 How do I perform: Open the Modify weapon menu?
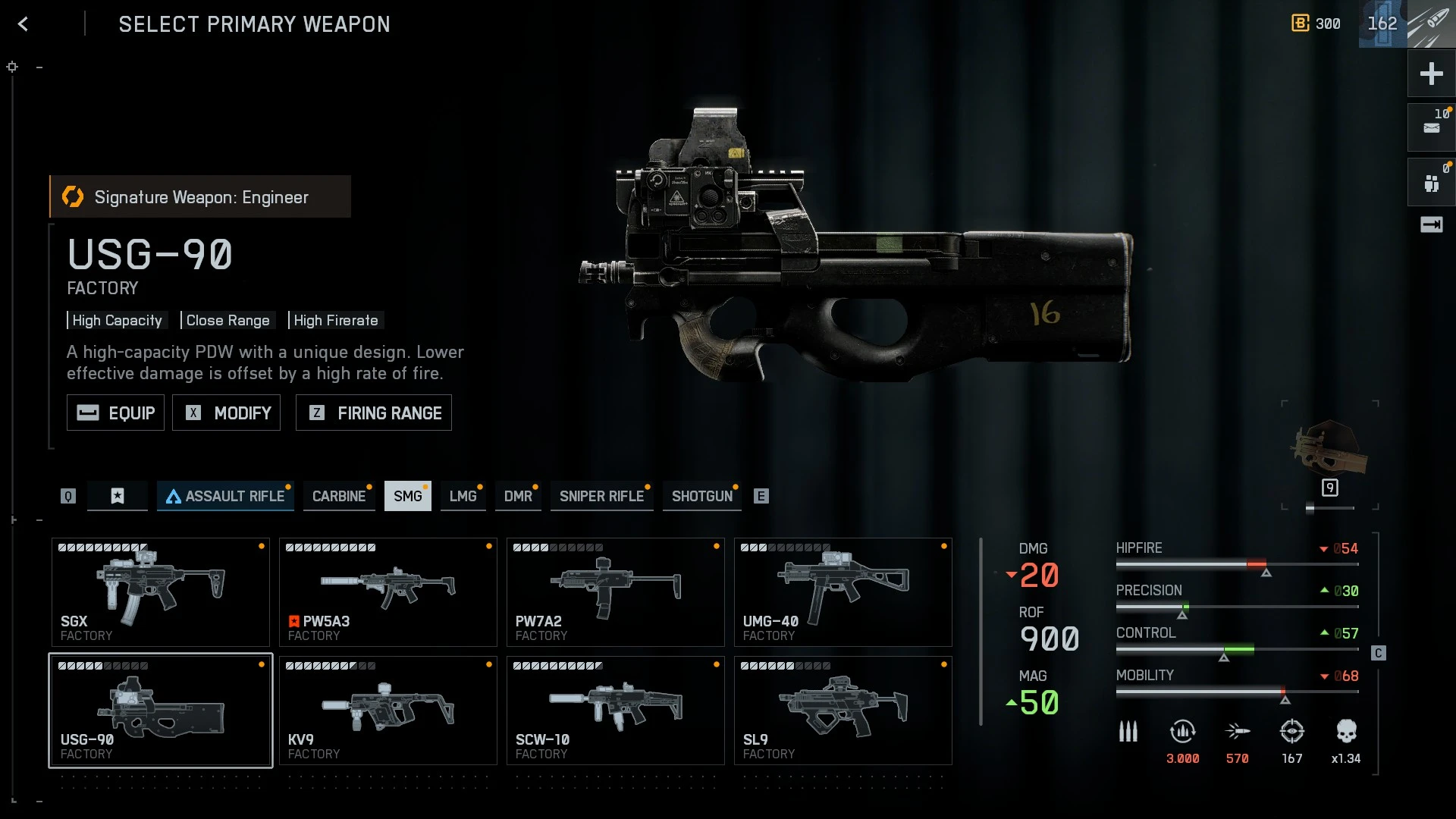226,413
